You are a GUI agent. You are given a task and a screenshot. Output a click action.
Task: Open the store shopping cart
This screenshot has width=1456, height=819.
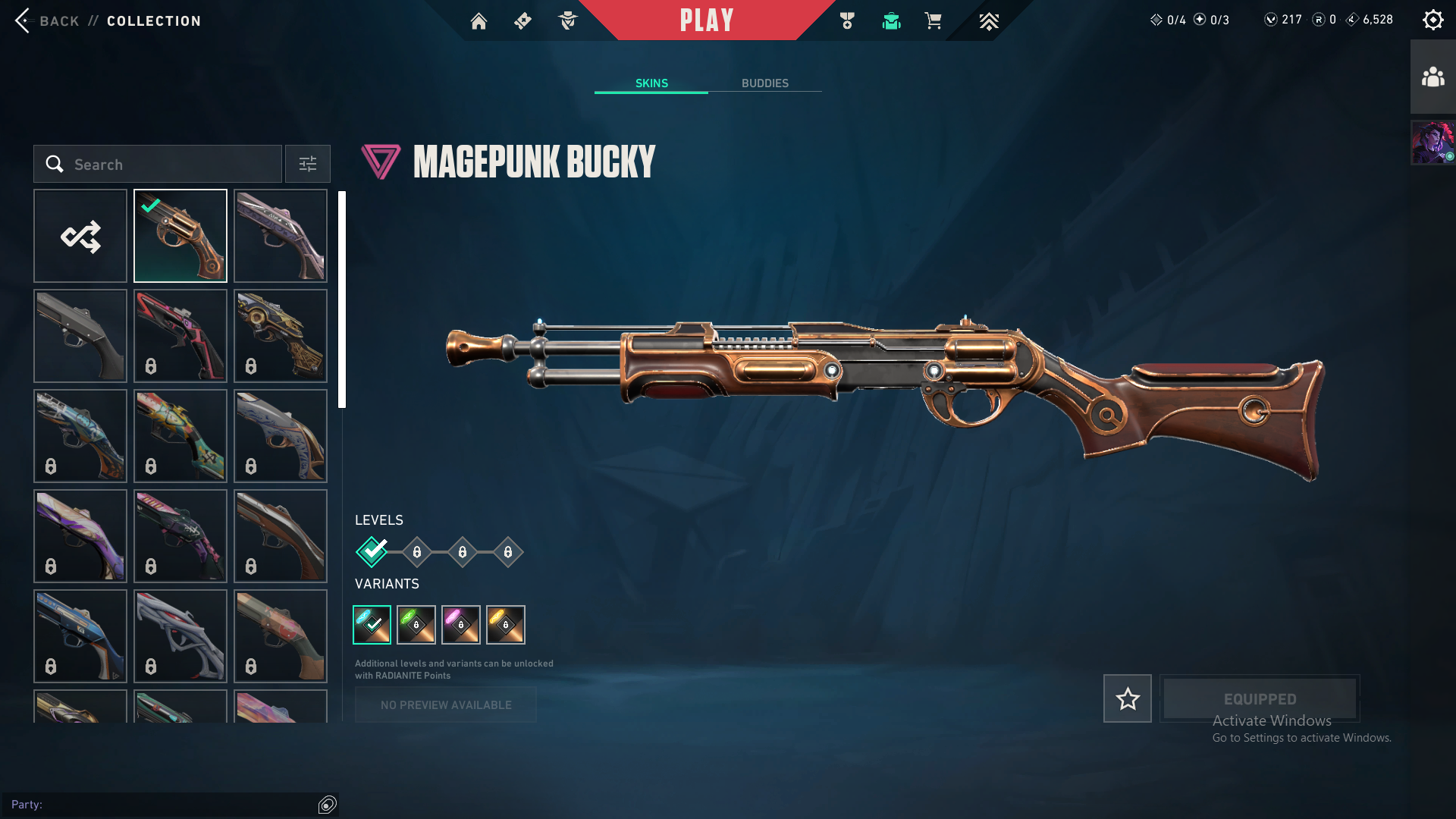point(933,21)
